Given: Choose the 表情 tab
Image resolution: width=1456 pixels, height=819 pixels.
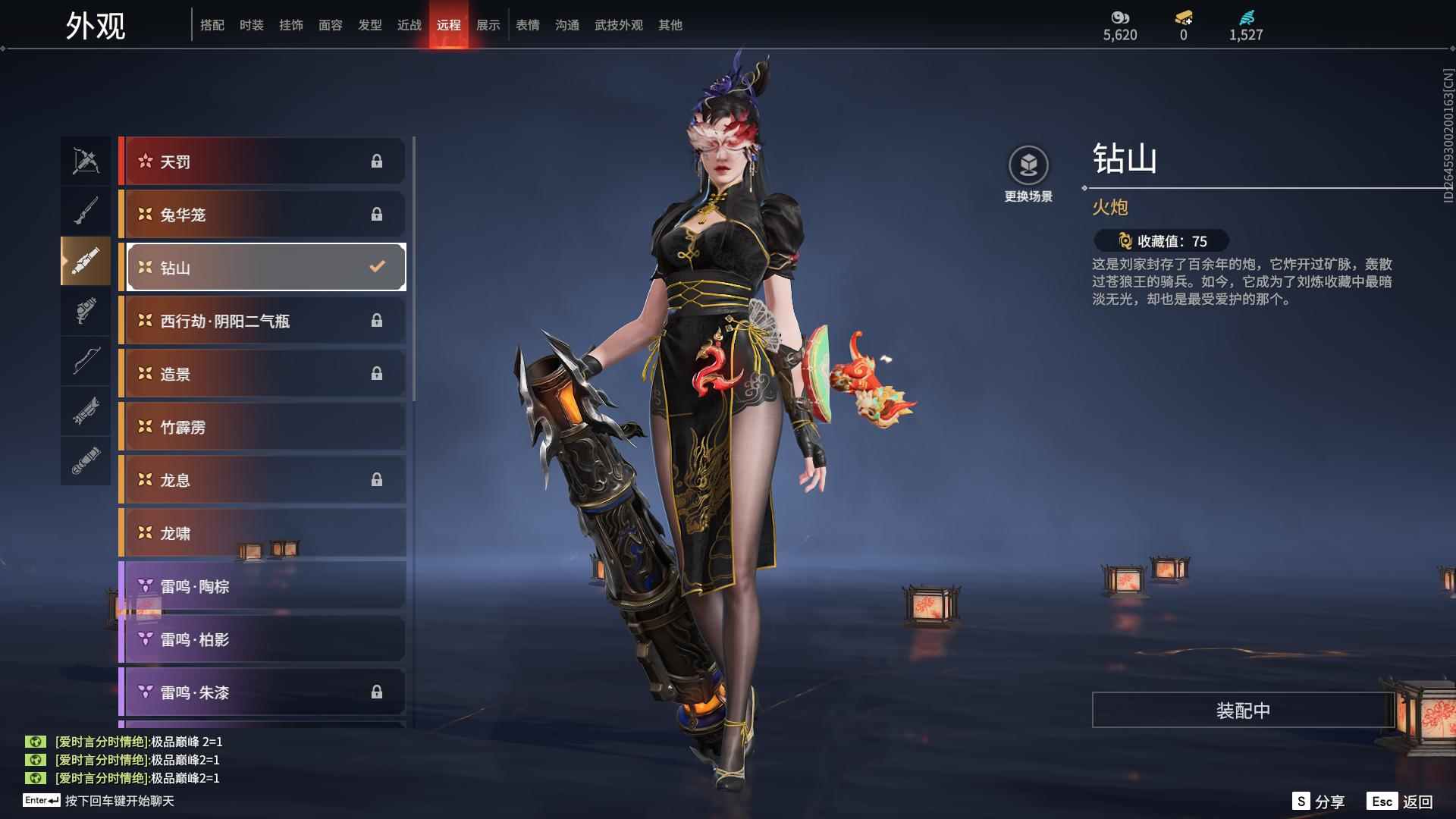Looking at the screenshot, I should pos(527,25).
